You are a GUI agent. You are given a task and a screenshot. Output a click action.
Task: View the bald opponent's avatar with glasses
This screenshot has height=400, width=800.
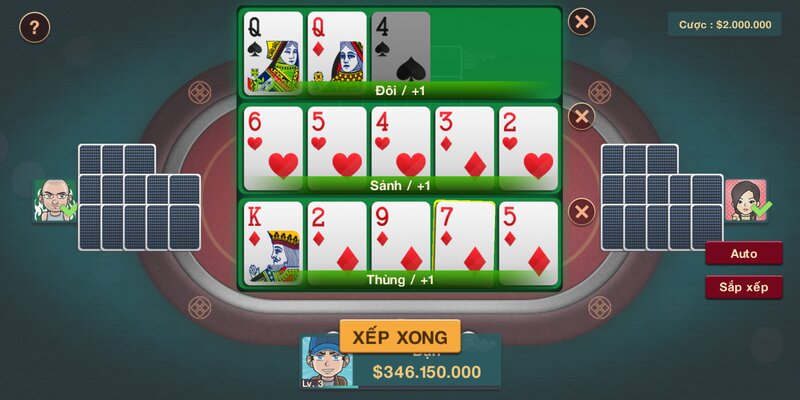pyautogui.click(x=54, y=200)
